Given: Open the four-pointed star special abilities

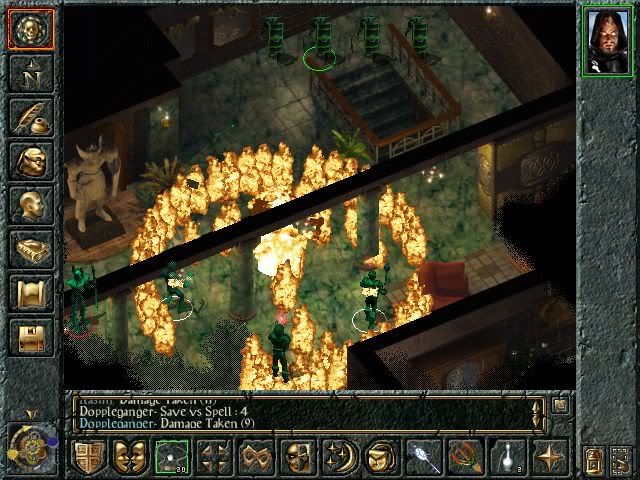Looking at the screenshot, I should pyautogui.click(x=548, y=458).
